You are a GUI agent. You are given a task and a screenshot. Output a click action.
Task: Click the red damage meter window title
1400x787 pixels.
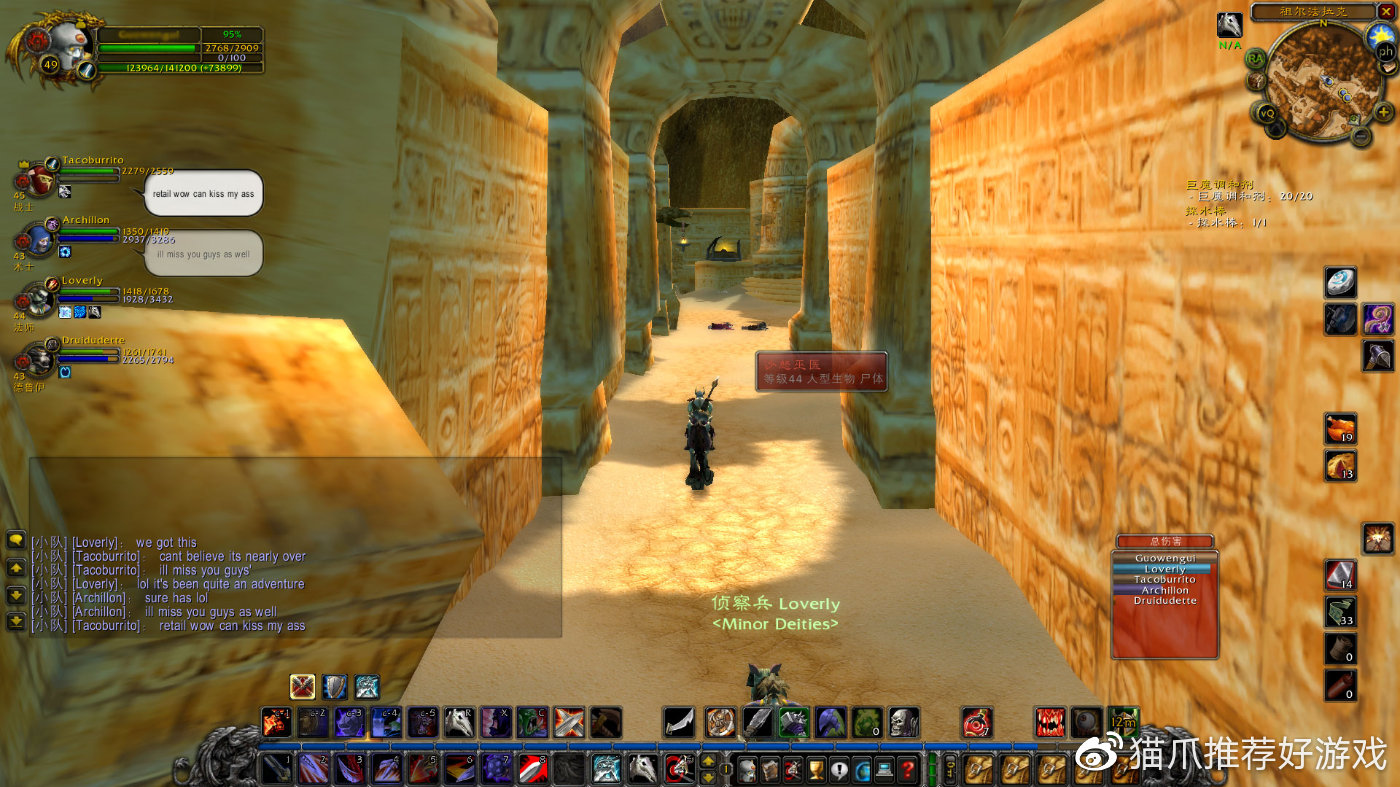click(x=1164, y=541)
